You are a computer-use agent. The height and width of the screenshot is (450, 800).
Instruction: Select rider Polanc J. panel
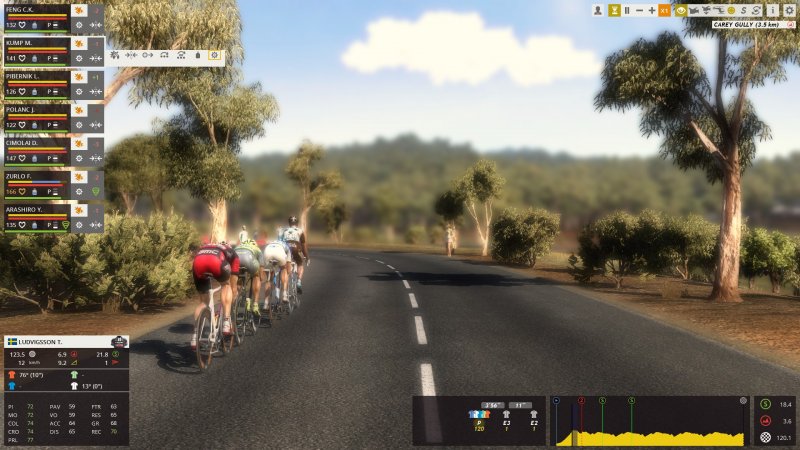[x=30, y=109]
